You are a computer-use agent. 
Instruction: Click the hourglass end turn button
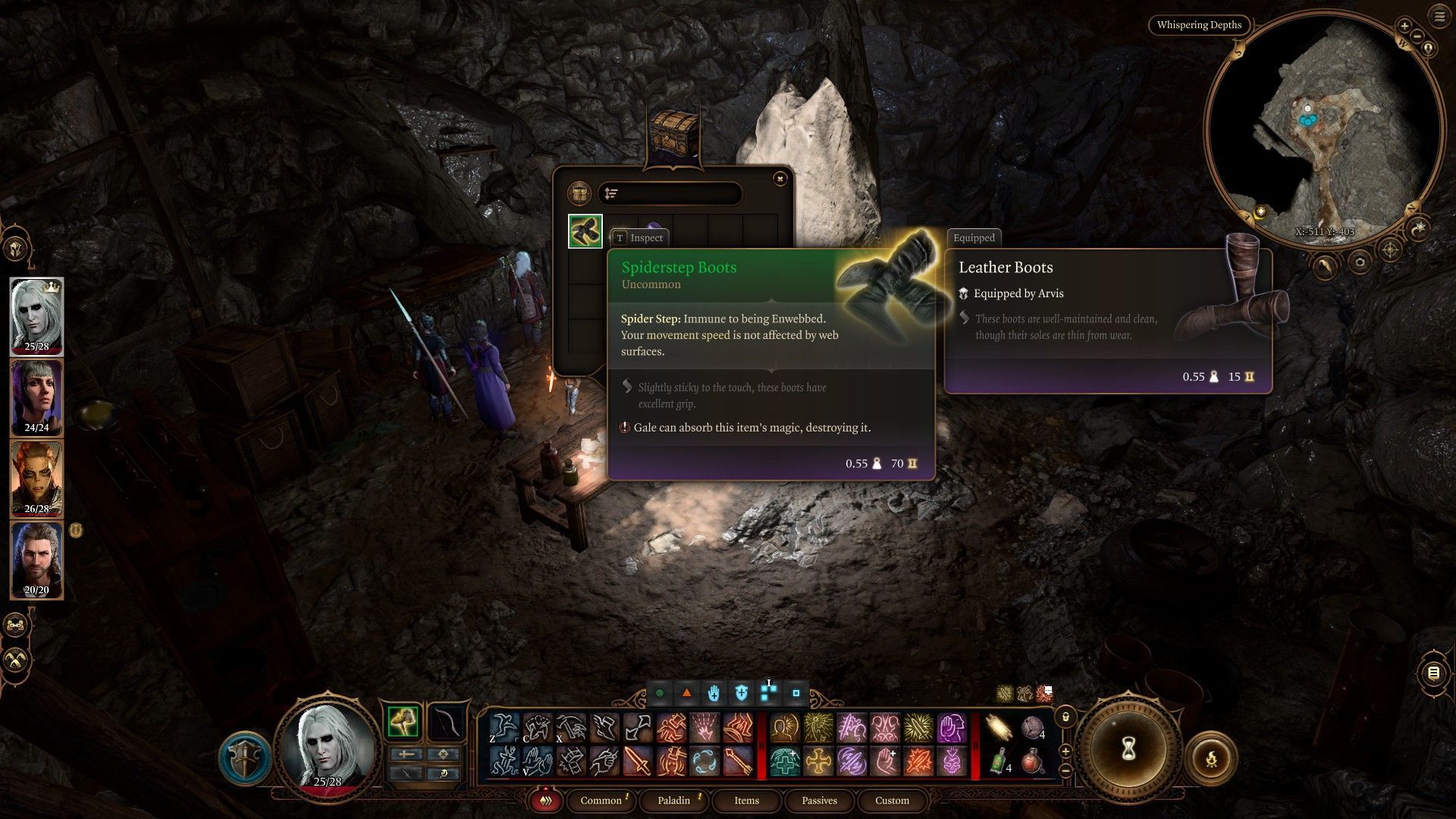1128,749
